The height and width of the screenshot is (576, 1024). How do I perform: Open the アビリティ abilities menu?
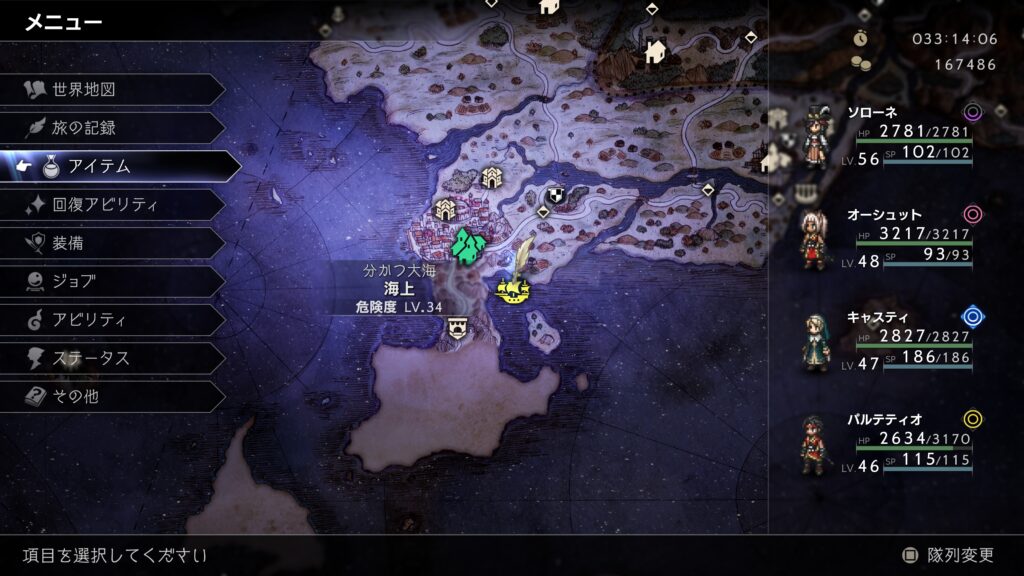[110, 320]
